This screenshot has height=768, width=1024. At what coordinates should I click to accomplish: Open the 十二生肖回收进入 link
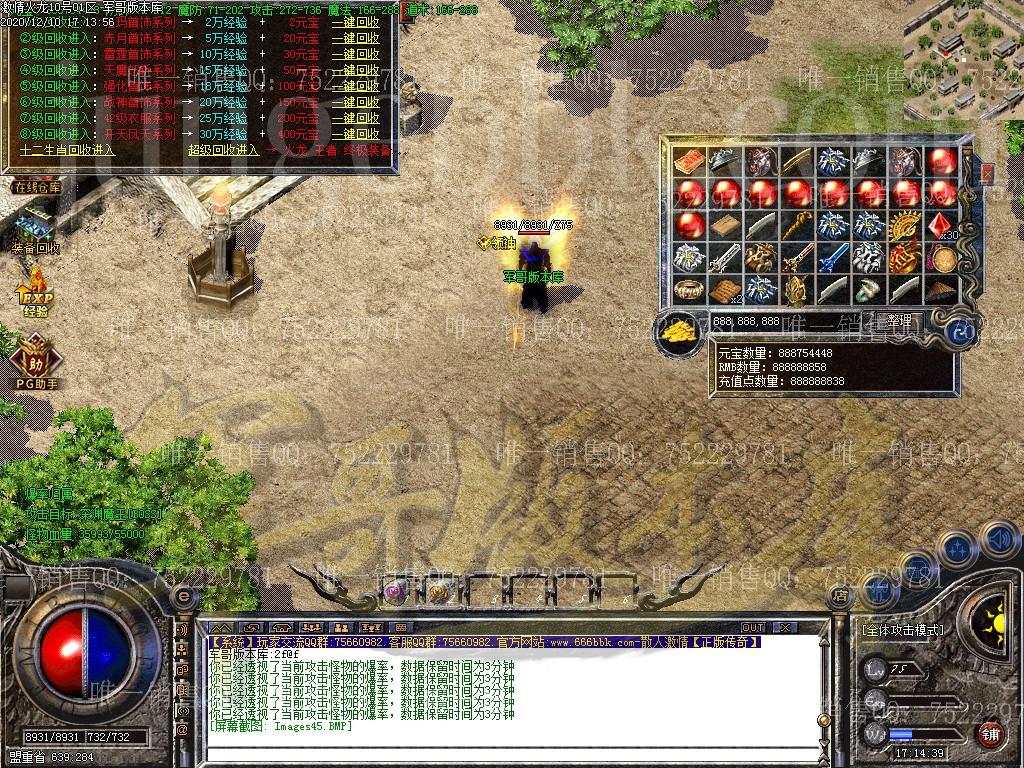(67, 150)
